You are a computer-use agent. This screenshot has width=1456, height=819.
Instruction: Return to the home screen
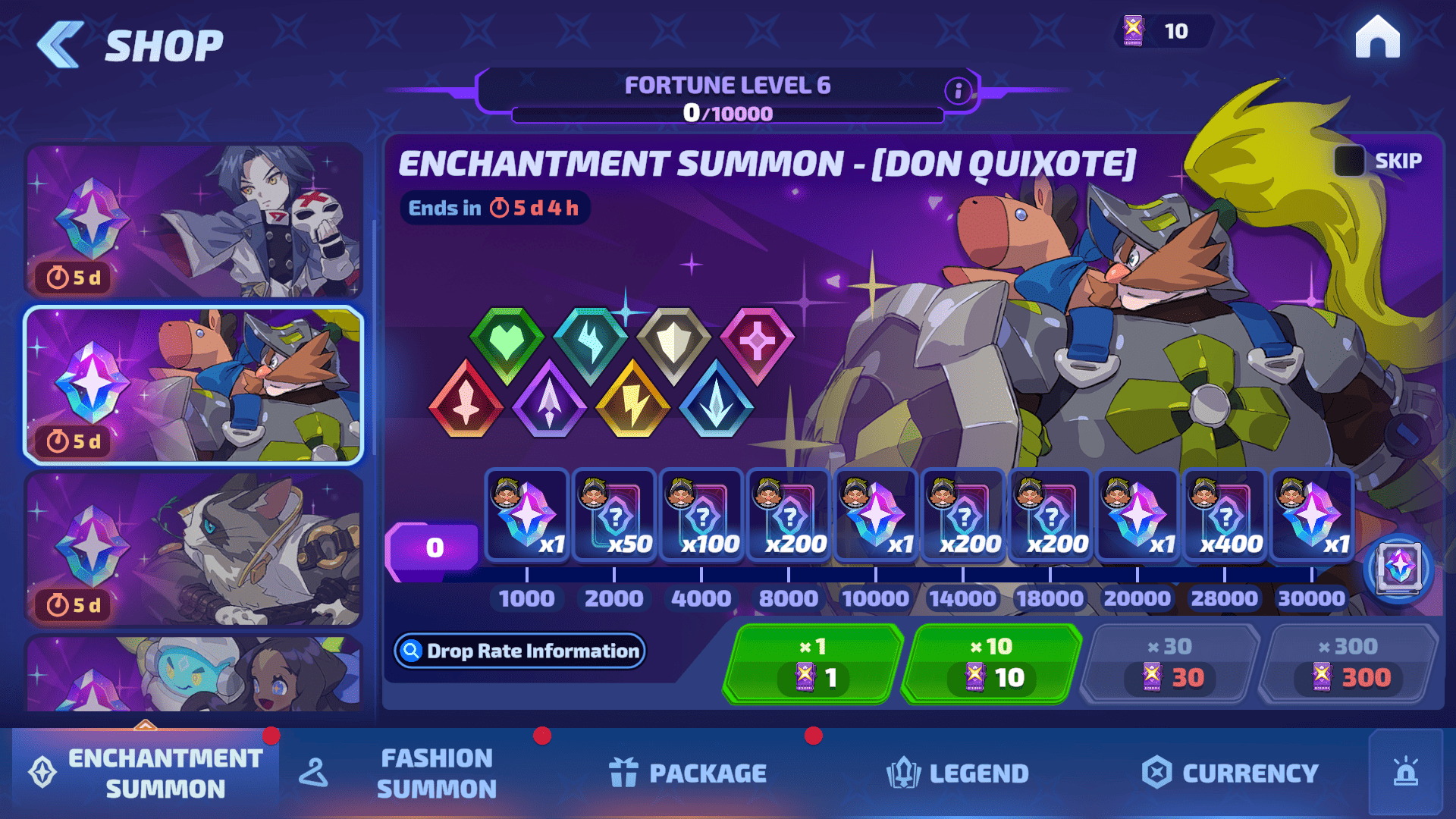(x=1377, y=38)
